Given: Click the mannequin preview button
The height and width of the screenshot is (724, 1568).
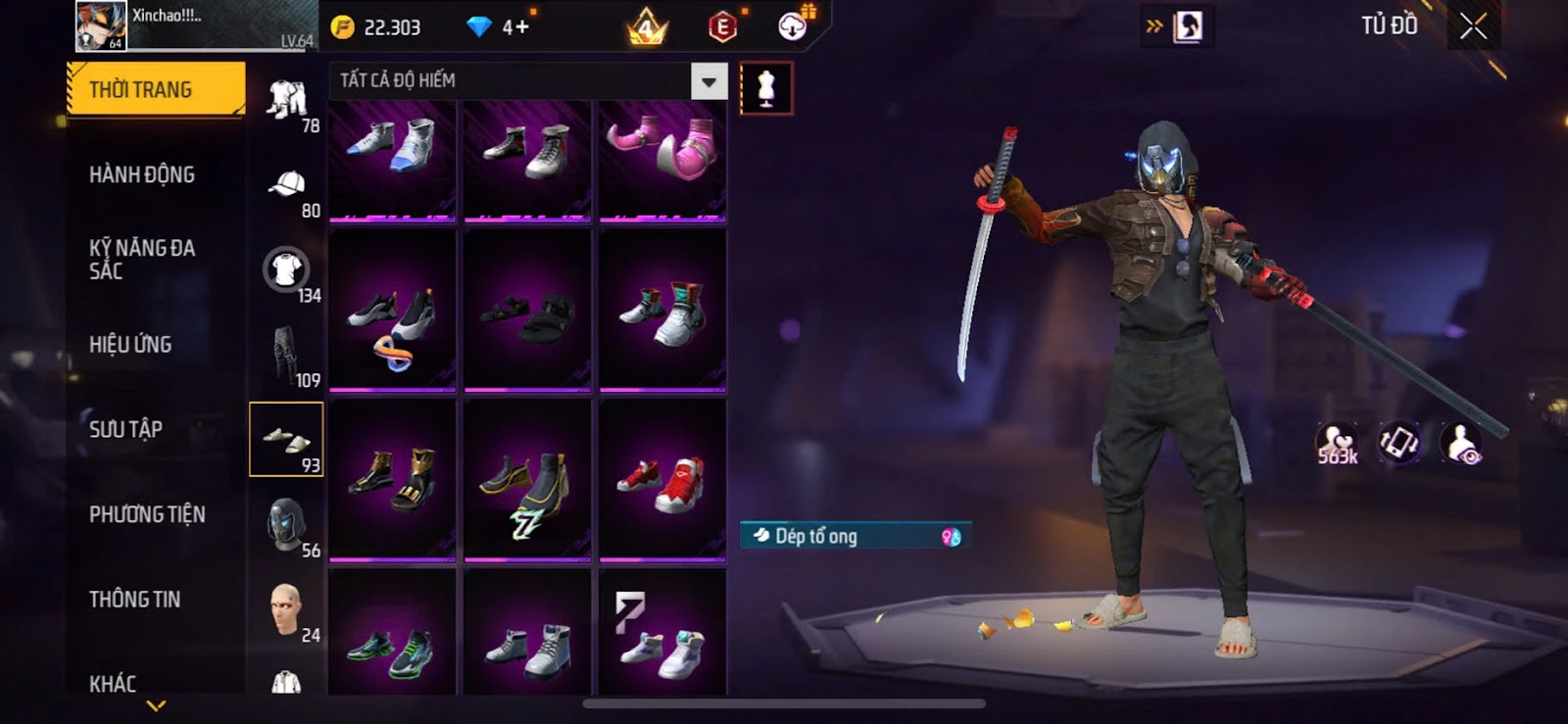Looking at the screenshot, I should point(766,88).
